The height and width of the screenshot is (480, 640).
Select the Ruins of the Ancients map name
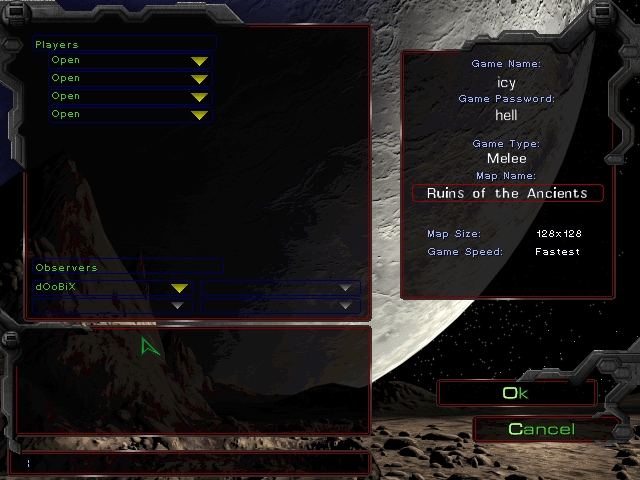coord(507,193)
